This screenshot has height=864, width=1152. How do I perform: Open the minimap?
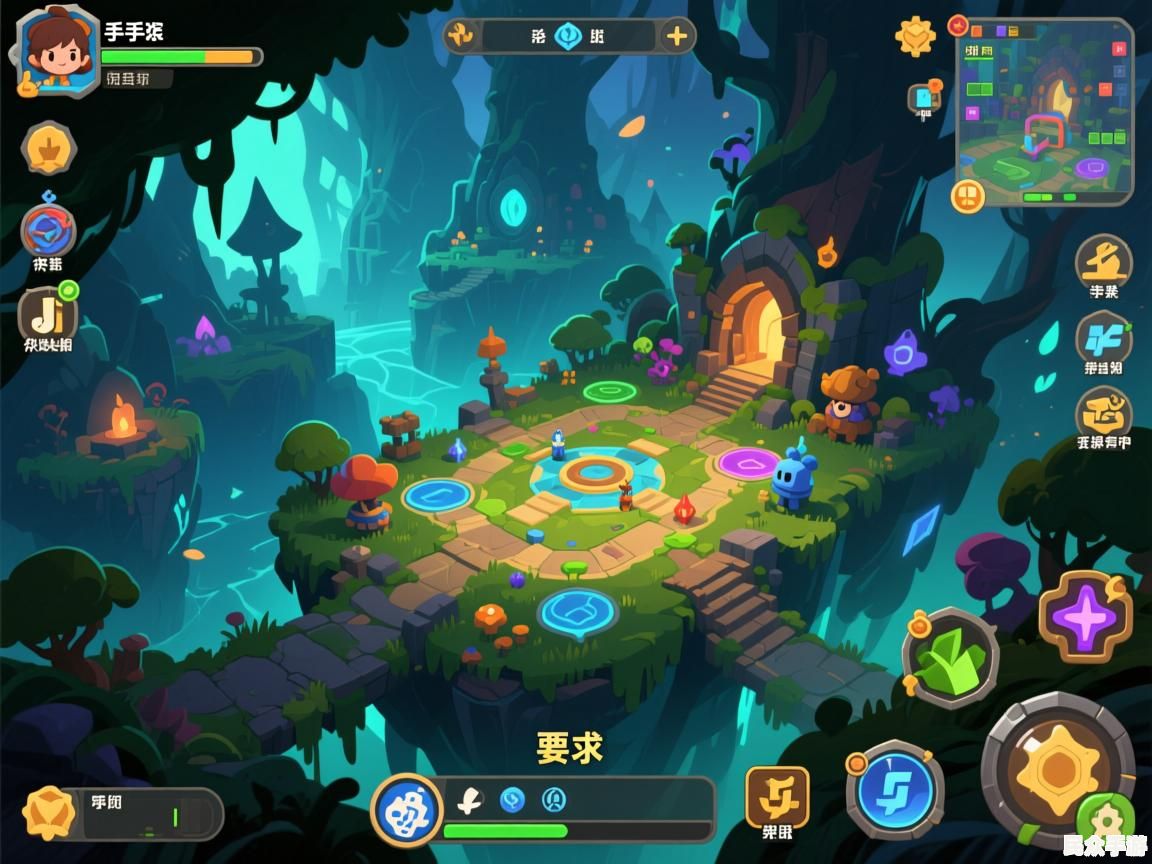1045,112
